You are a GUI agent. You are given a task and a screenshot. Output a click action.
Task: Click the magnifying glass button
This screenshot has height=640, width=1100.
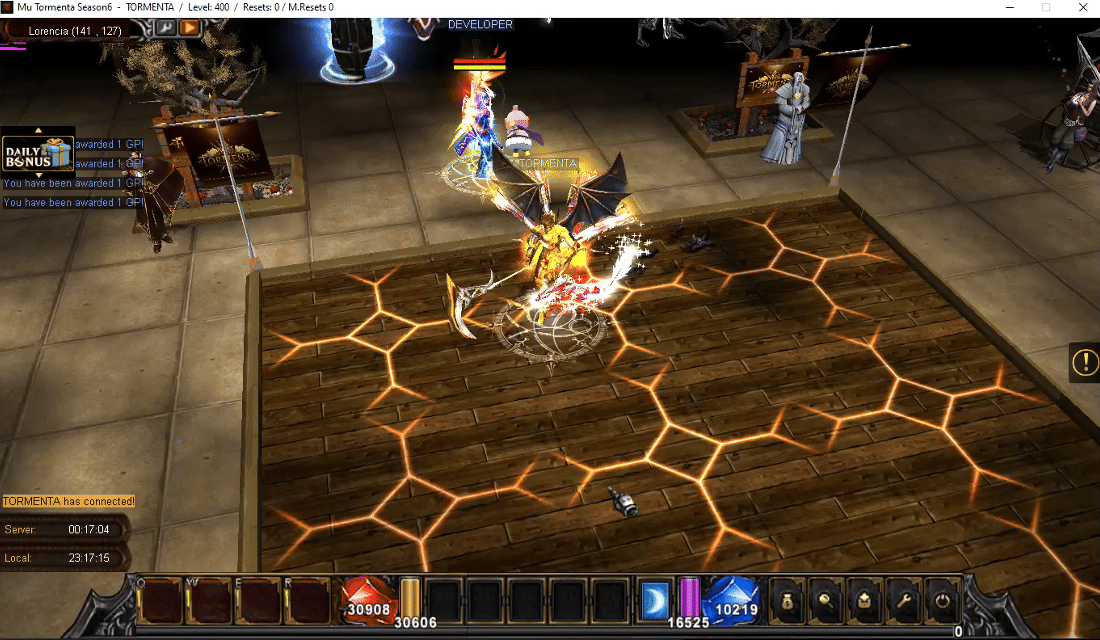click(826, 601)
